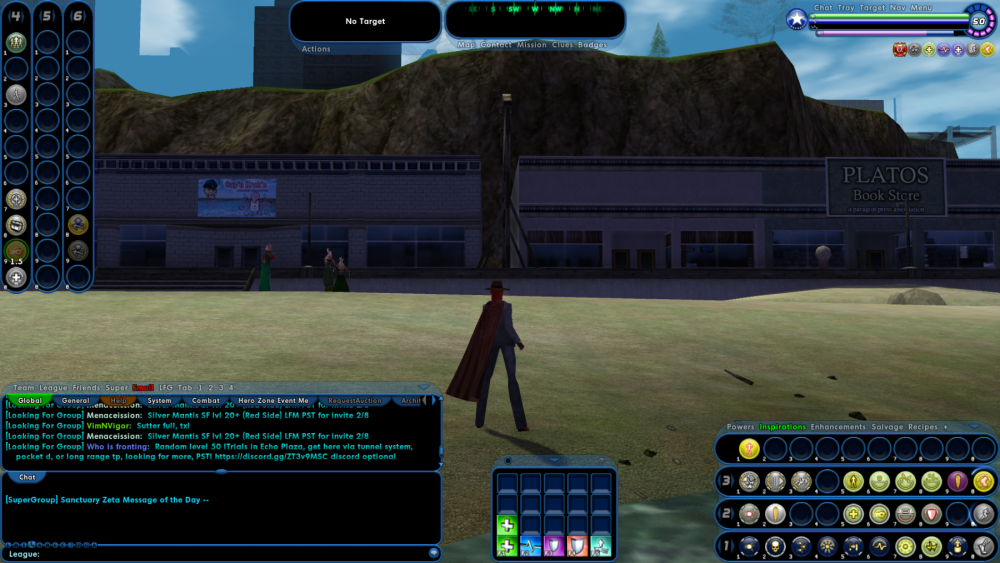Show the Mission window

(532, 45)
